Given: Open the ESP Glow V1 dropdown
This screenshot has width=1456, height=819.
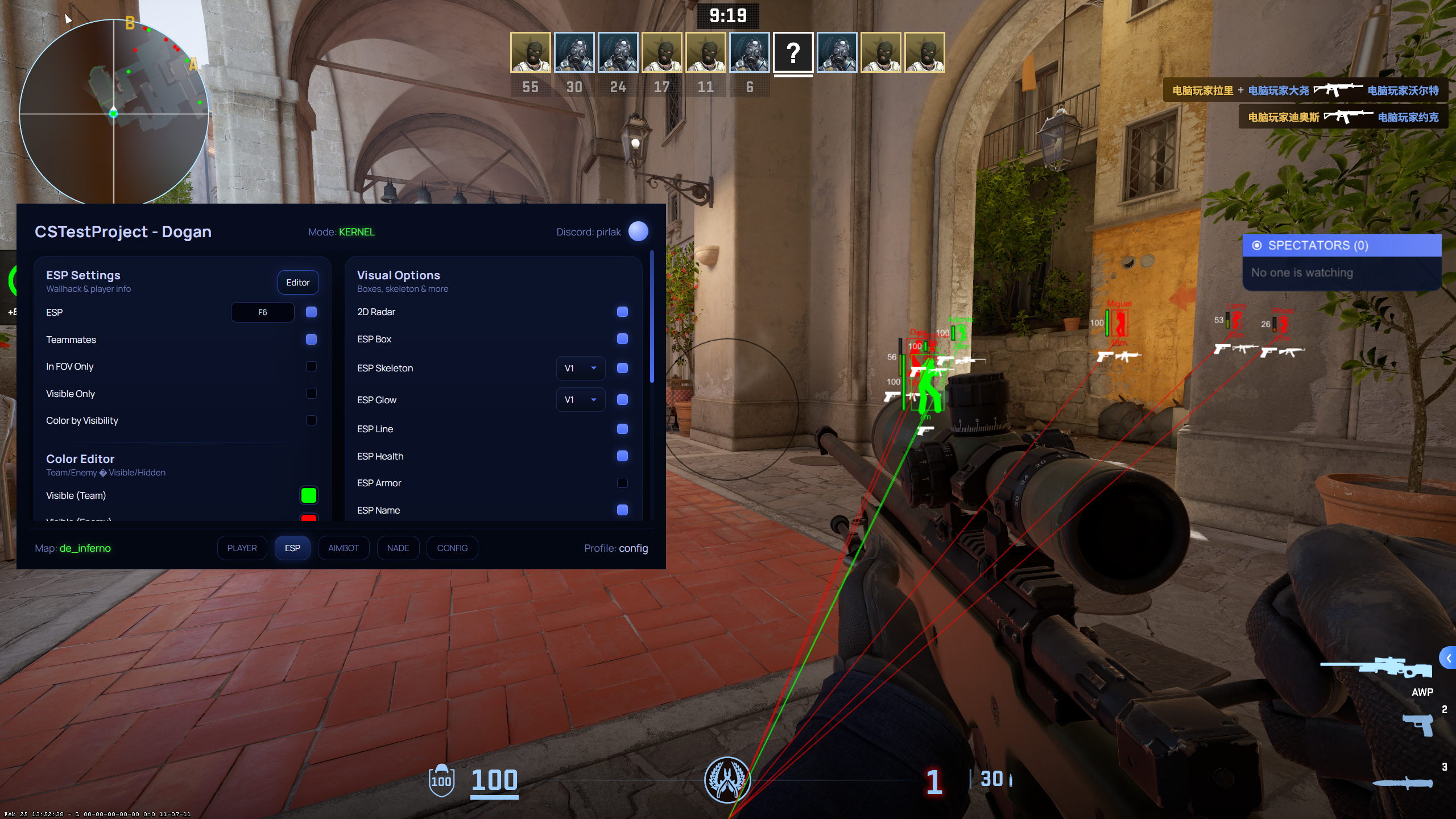Looking at the screenshot, I should (x=580, y=400).
